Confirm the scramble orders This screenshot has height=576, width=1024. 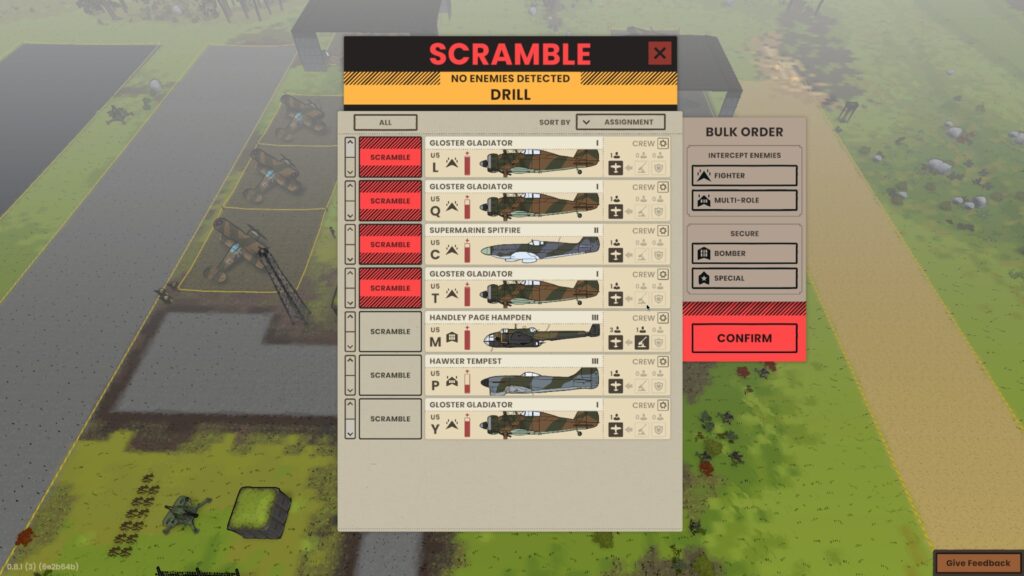point(744,338)
